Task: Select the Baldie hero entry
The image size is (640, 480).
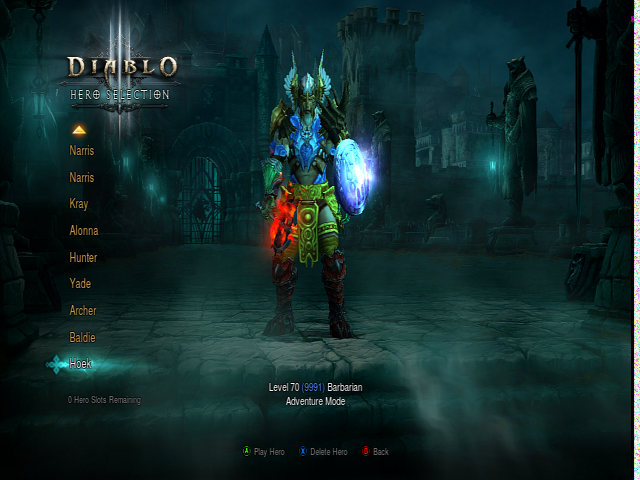Action: point(82,337)
